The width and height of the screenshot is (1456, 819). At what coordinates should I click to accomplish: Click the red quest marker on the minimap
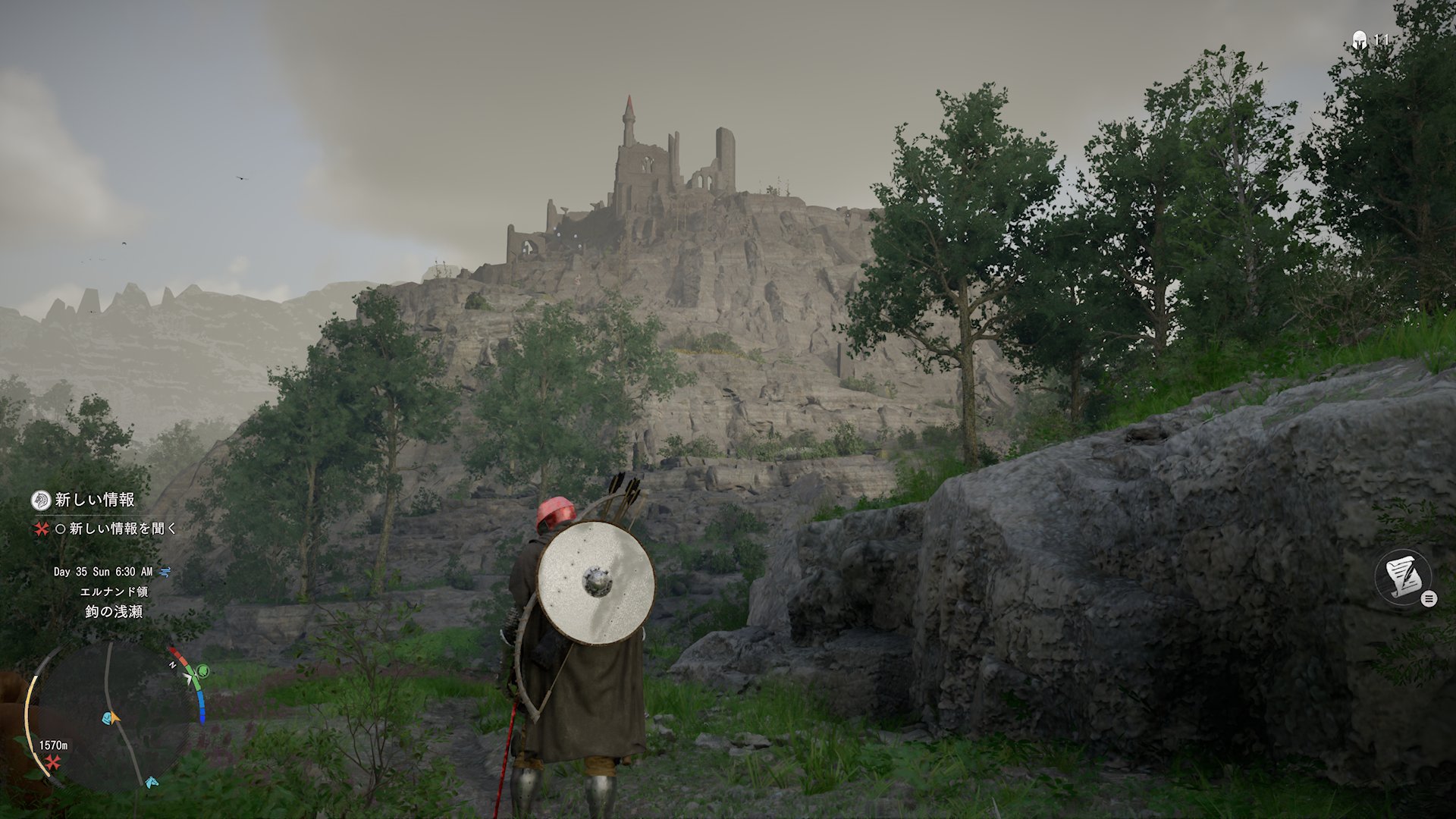53,762
